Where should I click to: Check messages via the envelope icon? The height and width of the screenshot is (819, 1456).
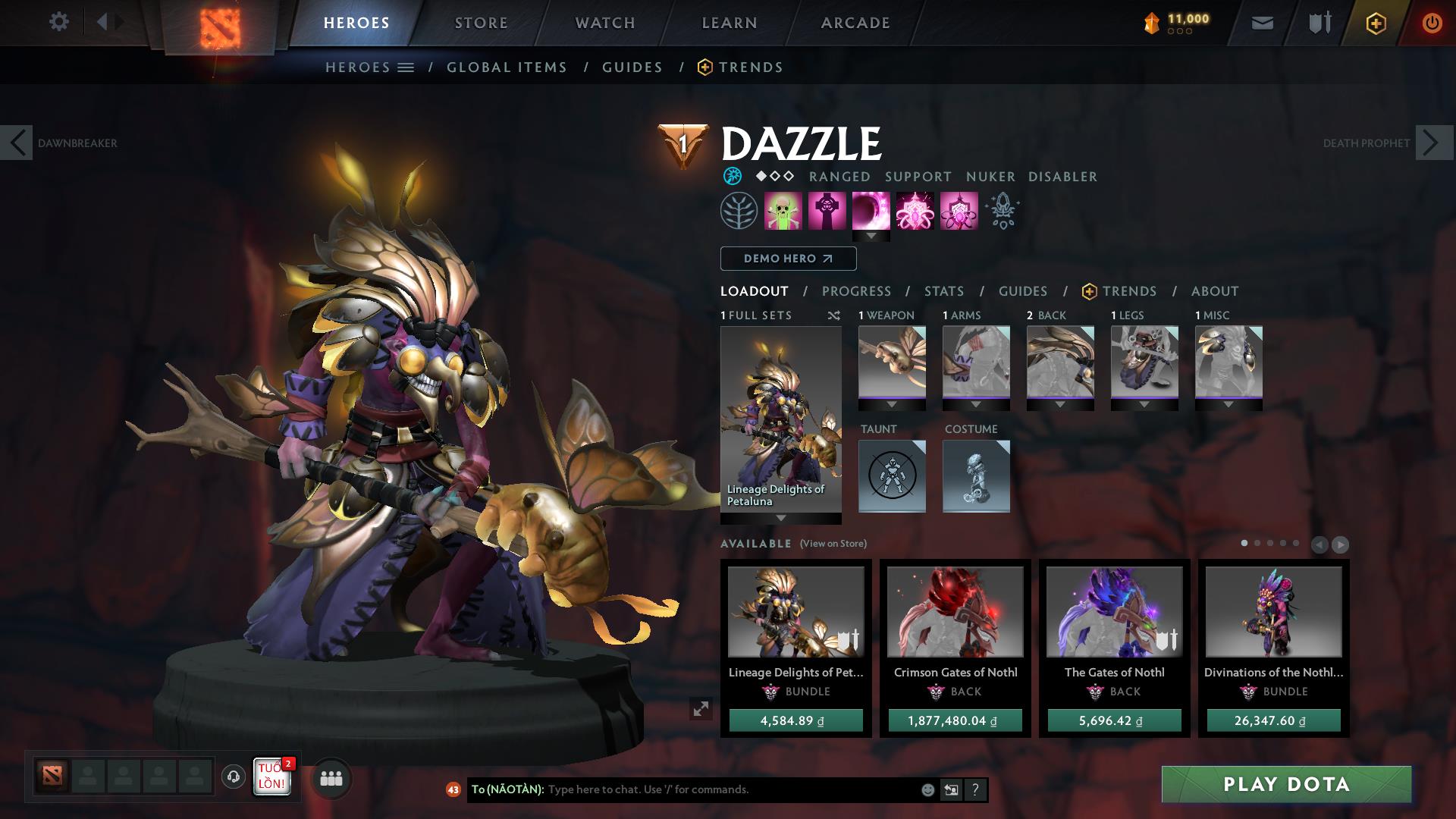click(1261, 23)
